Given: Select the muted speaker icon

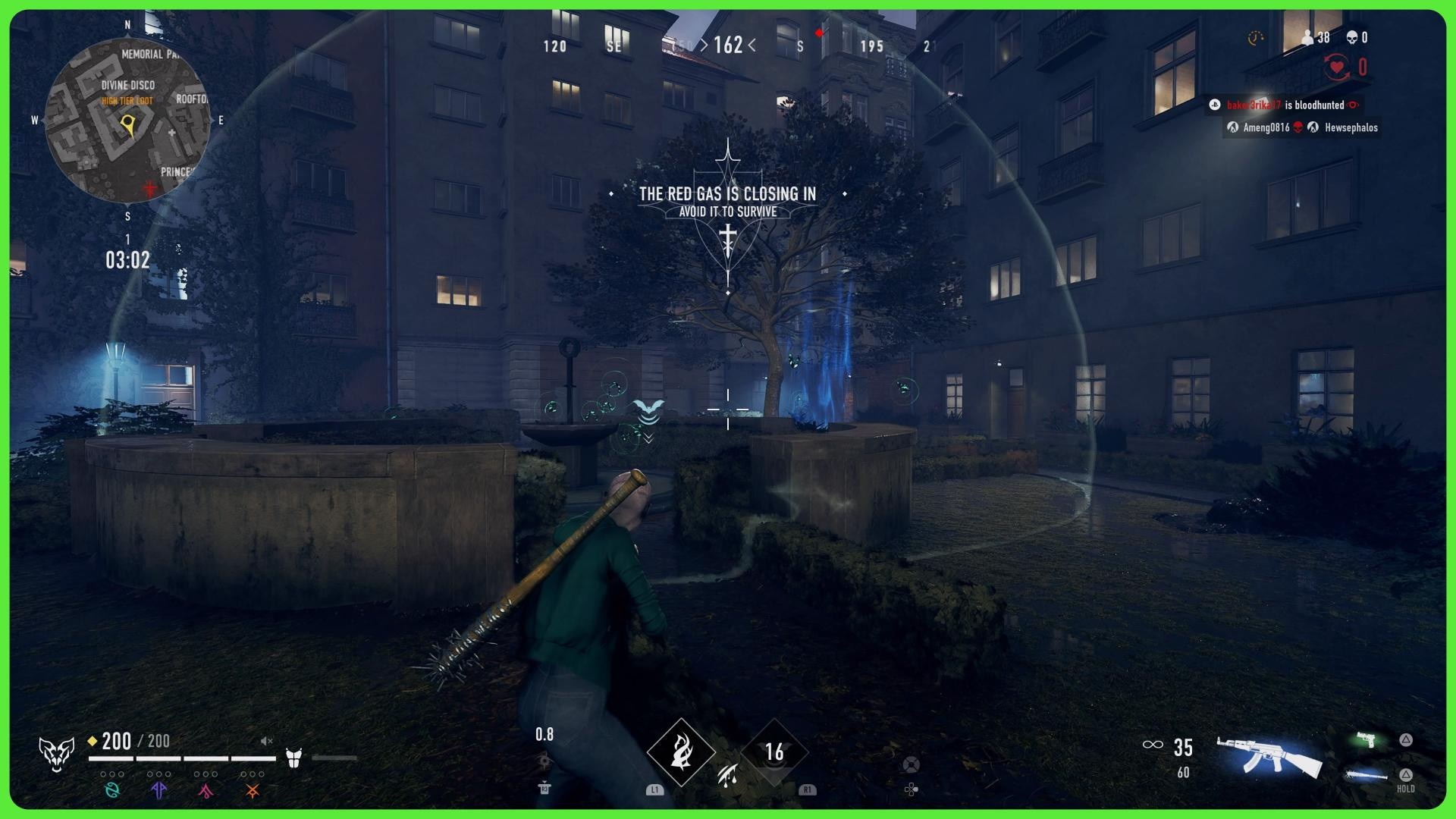Looking at the screenshot, I should tap(266, 741).
